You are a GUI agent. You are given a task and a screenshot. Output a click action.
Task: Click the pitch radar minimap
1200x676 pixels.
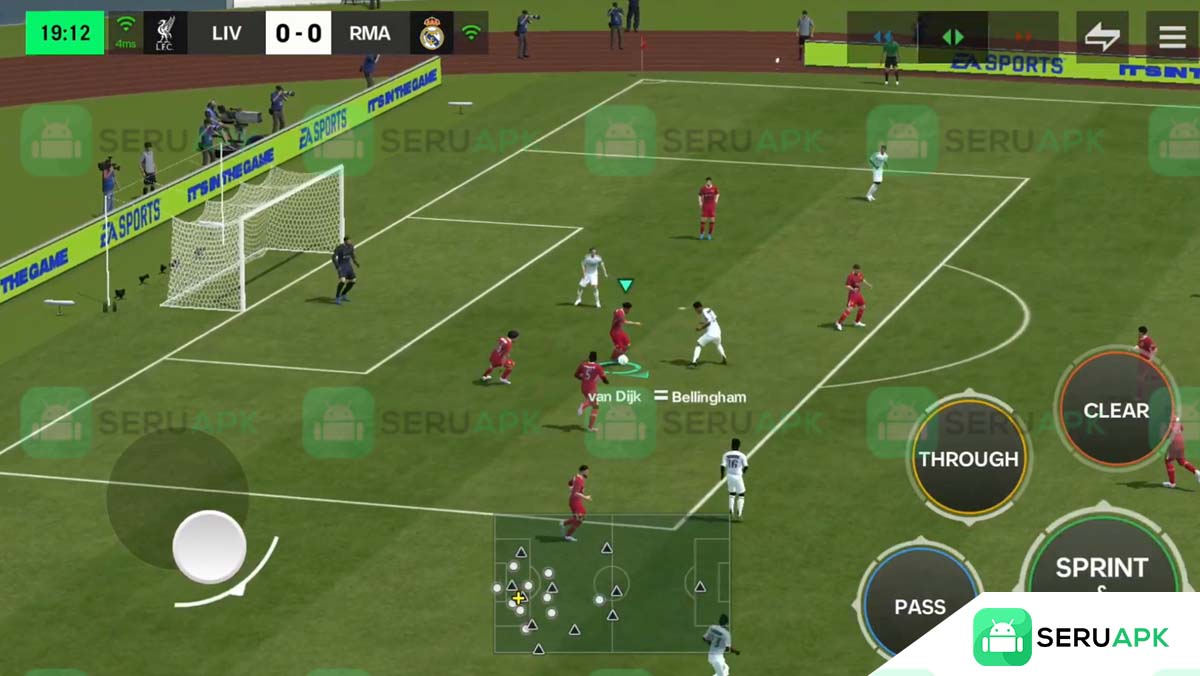[x=611, y=584]
